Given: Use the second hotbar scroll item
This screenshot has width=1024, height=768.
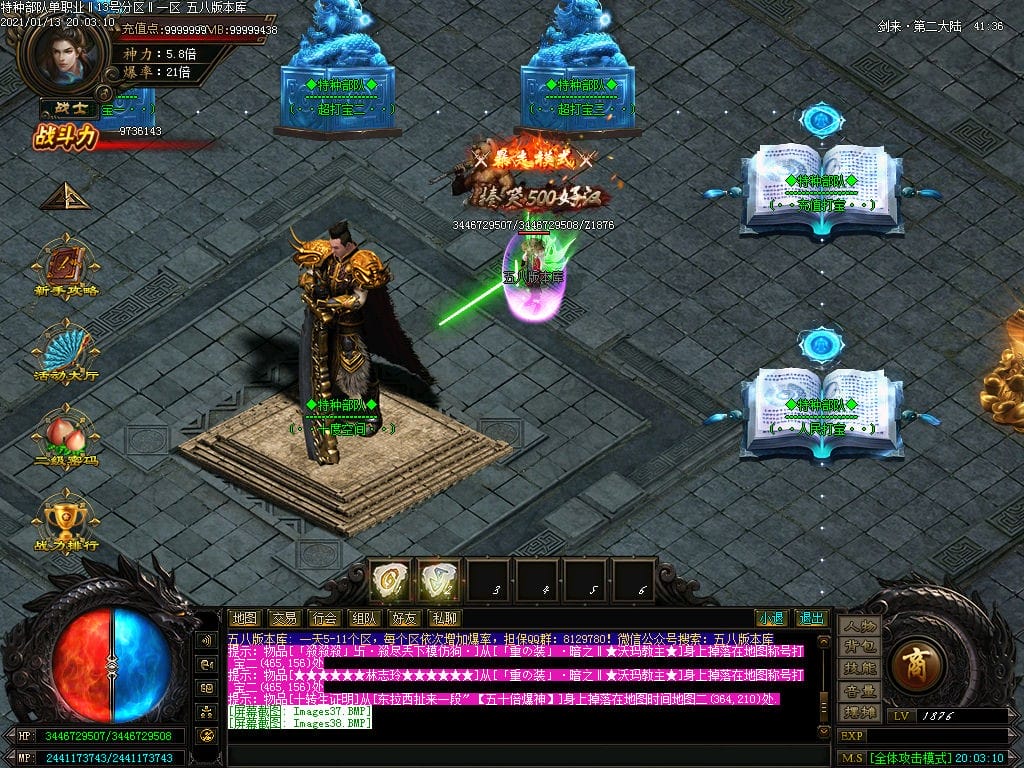Looking at the screenshot, I should [x=439, y=581].
